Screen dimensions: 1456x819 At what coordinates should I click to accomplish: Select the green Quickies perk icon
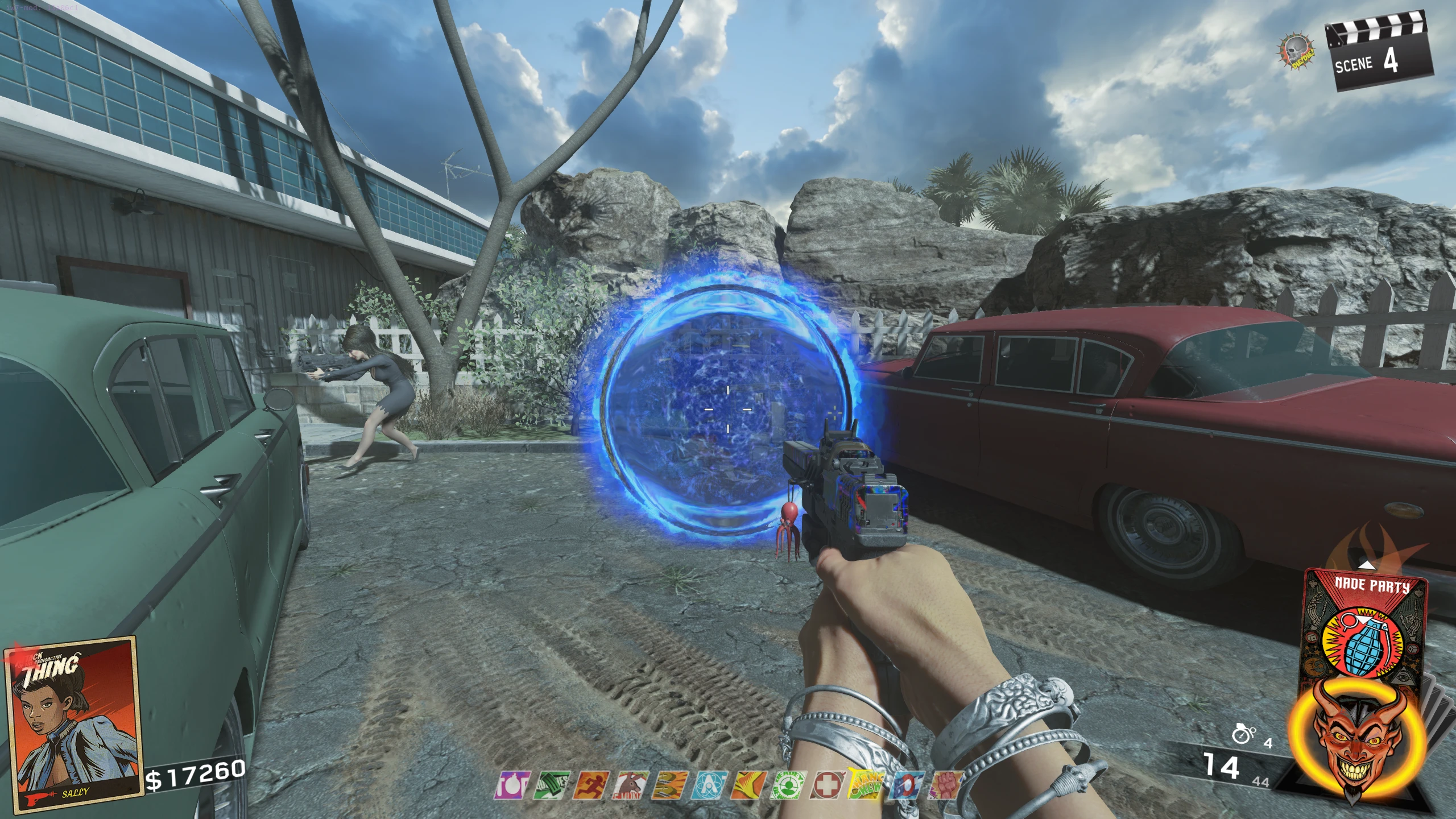point(553,785)
